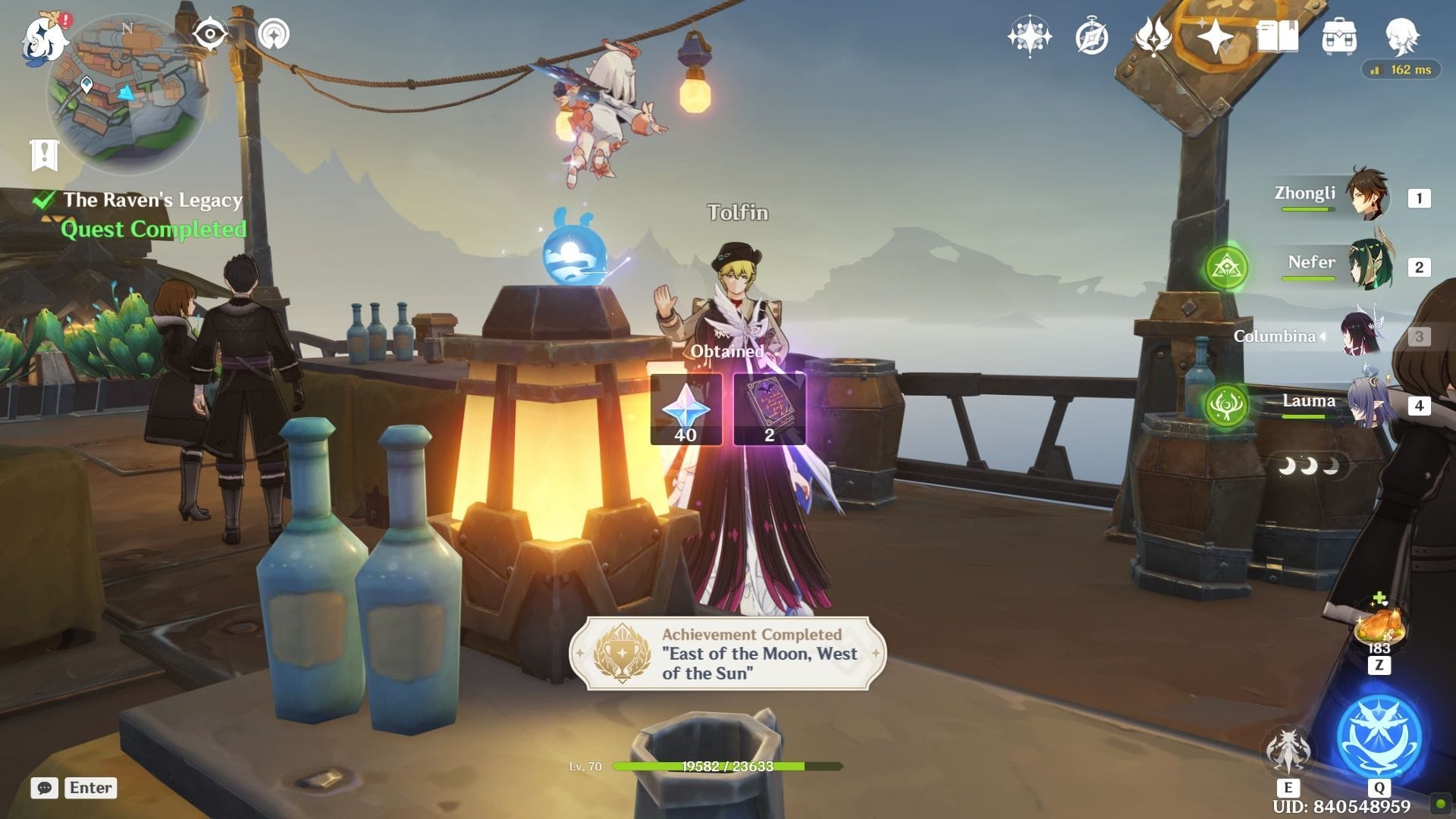Open the Paimon menu icon

click(41, 38)
